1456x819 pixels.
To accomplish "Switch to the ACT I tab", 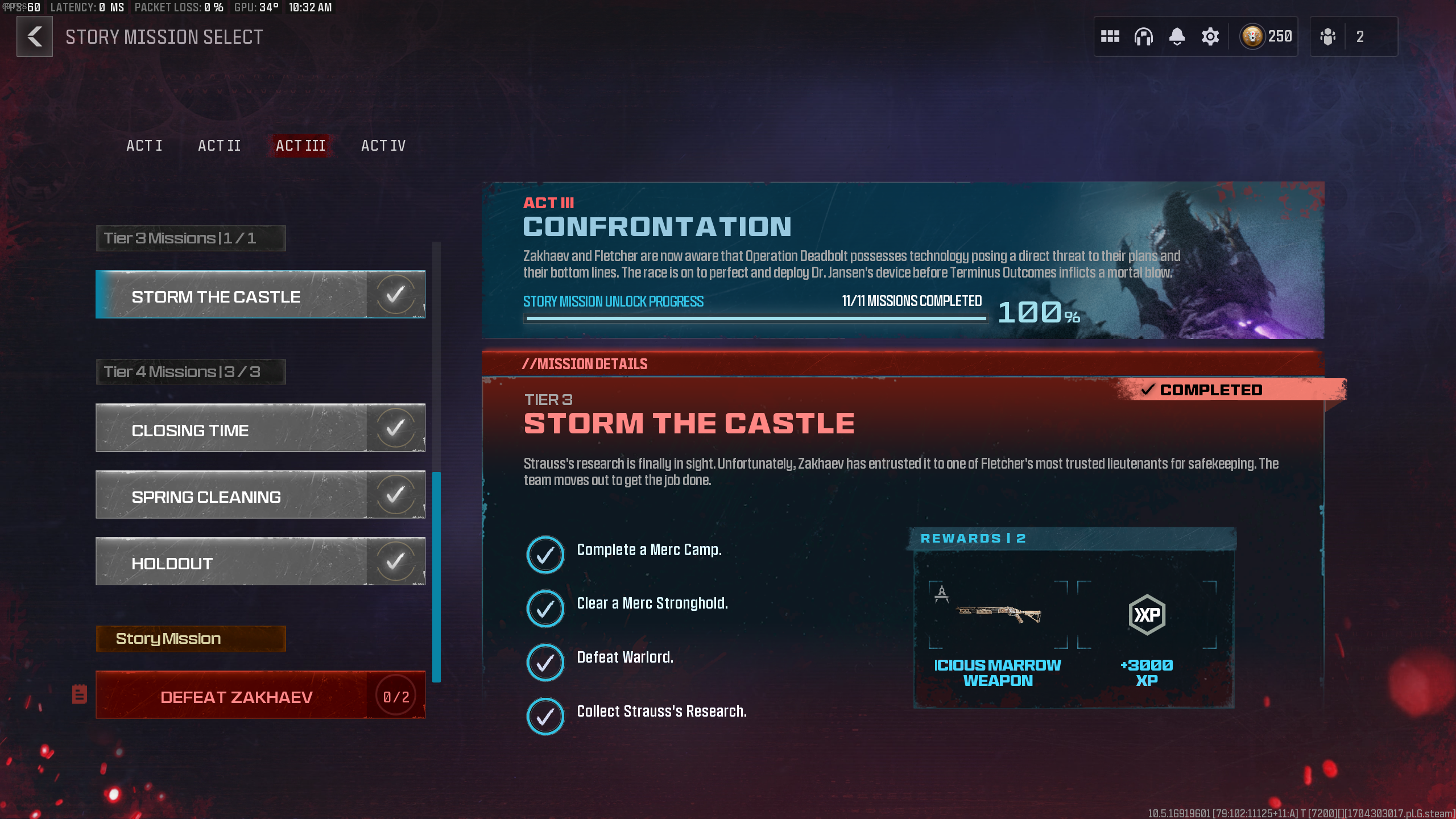I will (x=144, y=146).
